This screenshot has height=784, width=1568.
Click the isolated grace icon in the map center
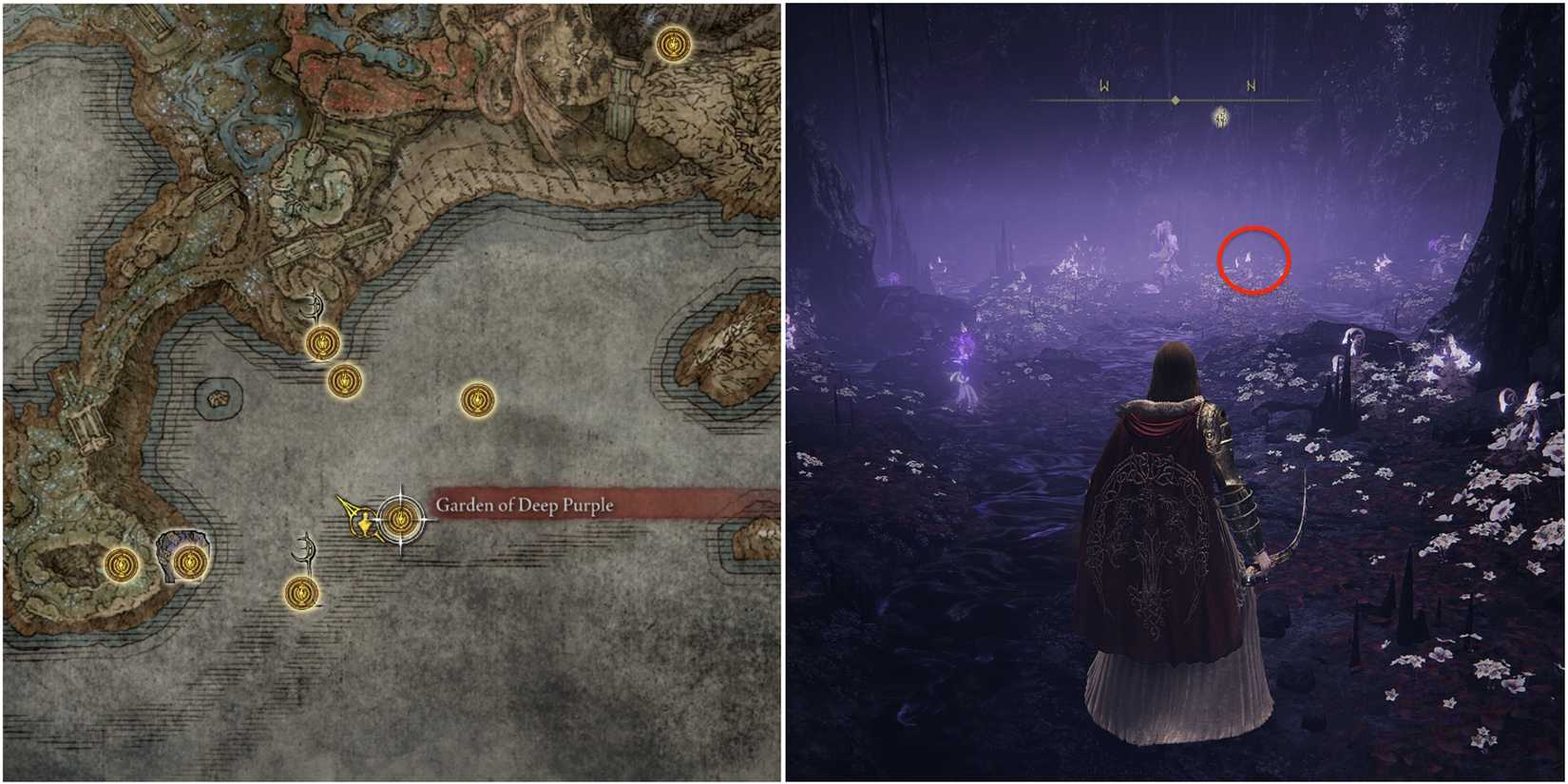[477, 402]
